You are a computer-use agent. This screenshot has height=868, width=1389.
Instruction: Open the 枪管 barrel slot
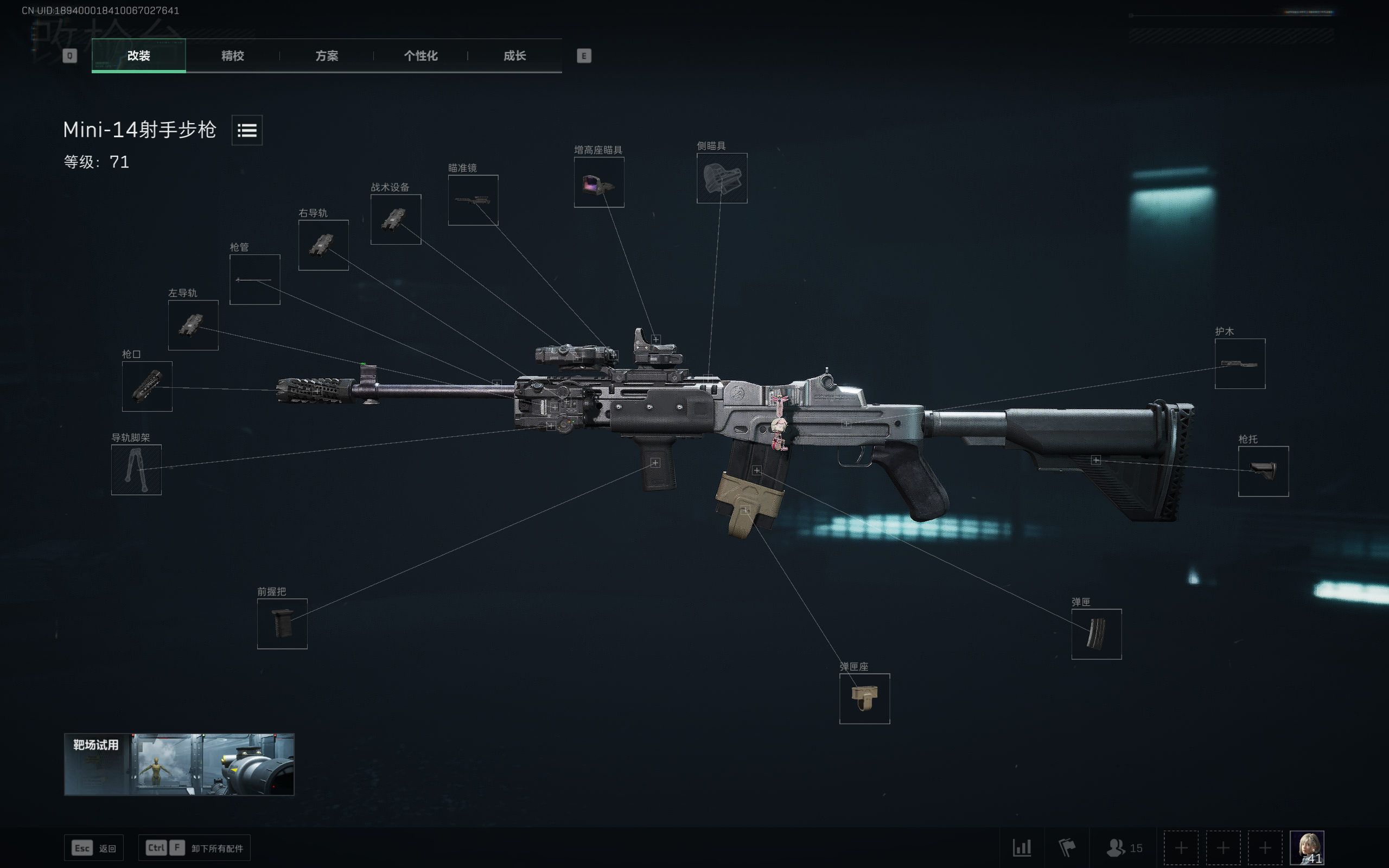click(x=255, y=279)
